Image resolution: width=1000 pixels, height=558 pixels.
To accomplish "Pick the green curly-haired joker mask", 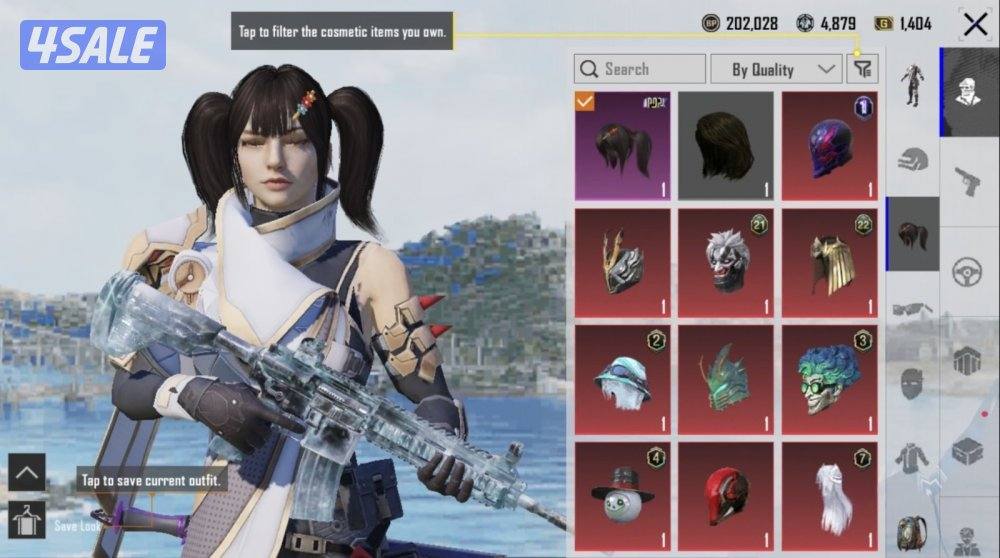I will coord(829,379).
